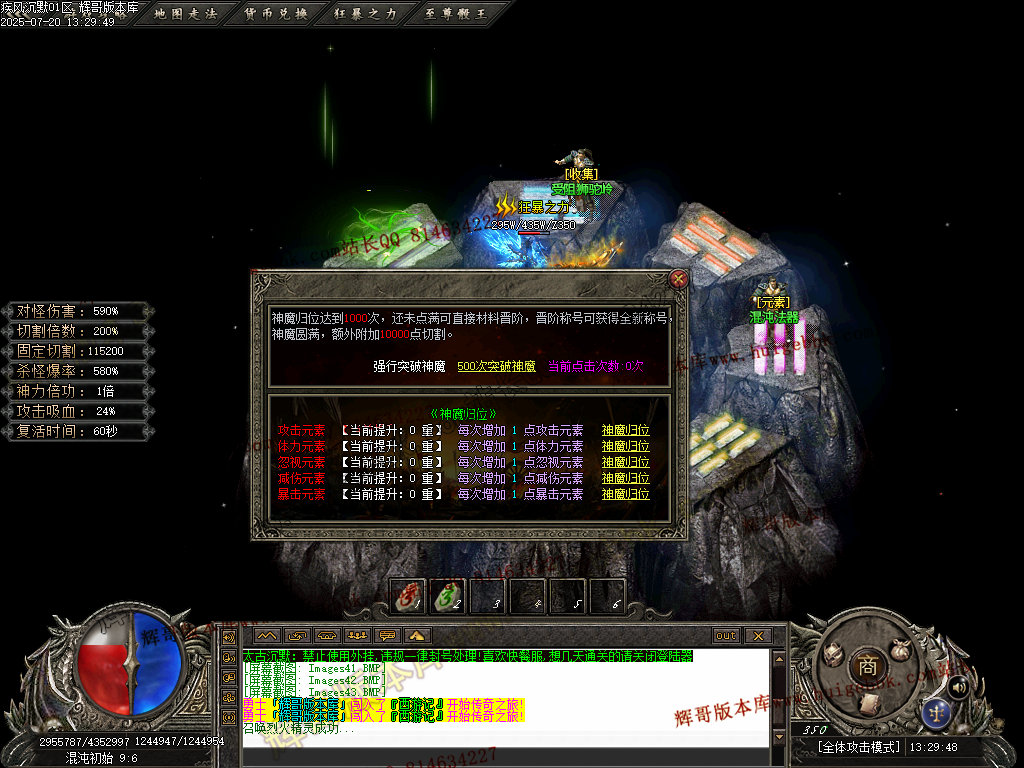Viewport: 1024px width, 768px height.
Task: Click the 500次突破神魔 link
Action: click(x=496, y=366)
